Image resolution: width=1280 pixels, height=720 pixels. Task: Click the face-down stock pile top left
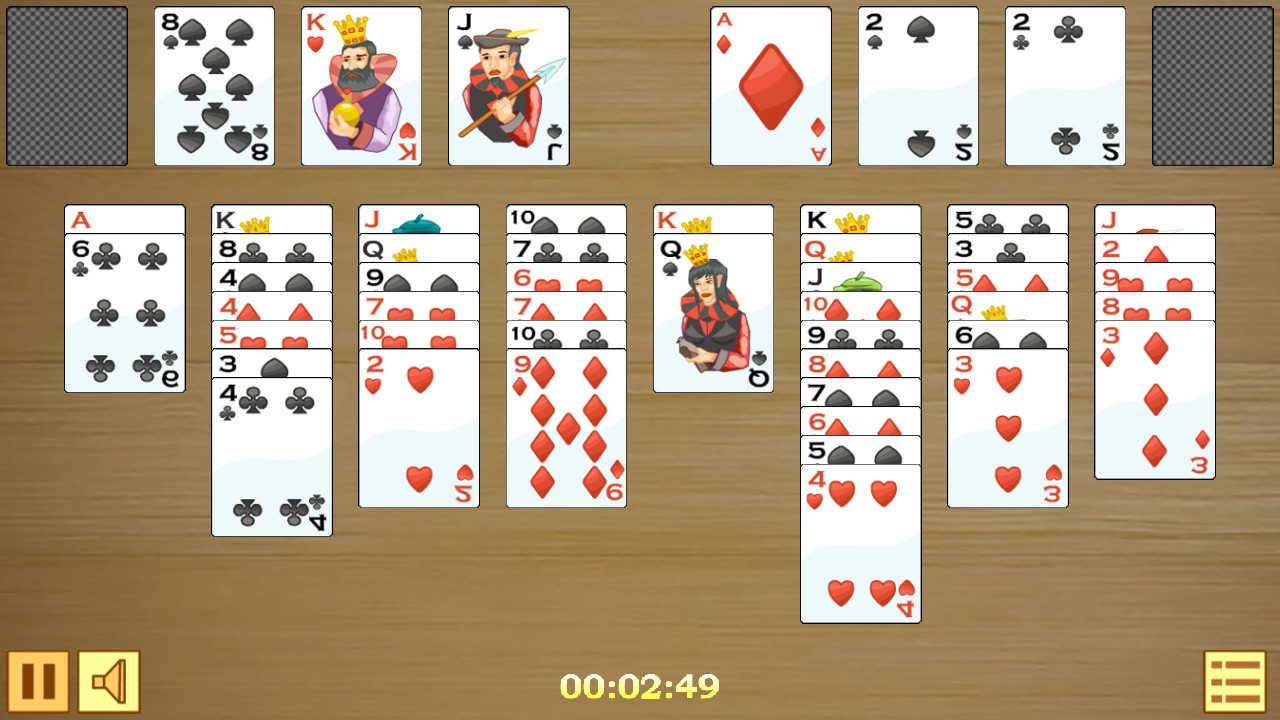click(x=66, y=86)
